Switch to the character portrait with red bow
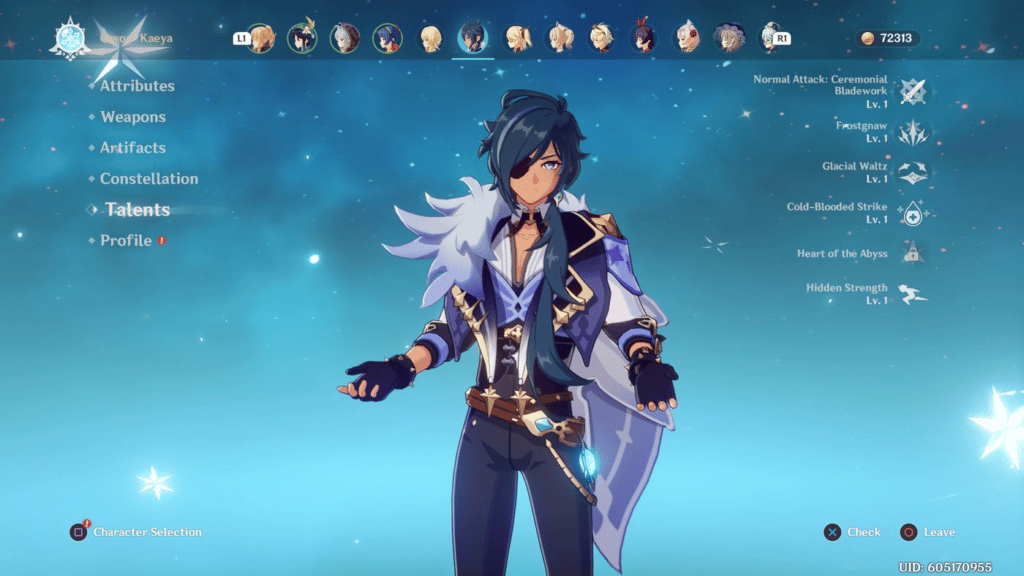Screen dimensions: 1024x576 point(644,39)
